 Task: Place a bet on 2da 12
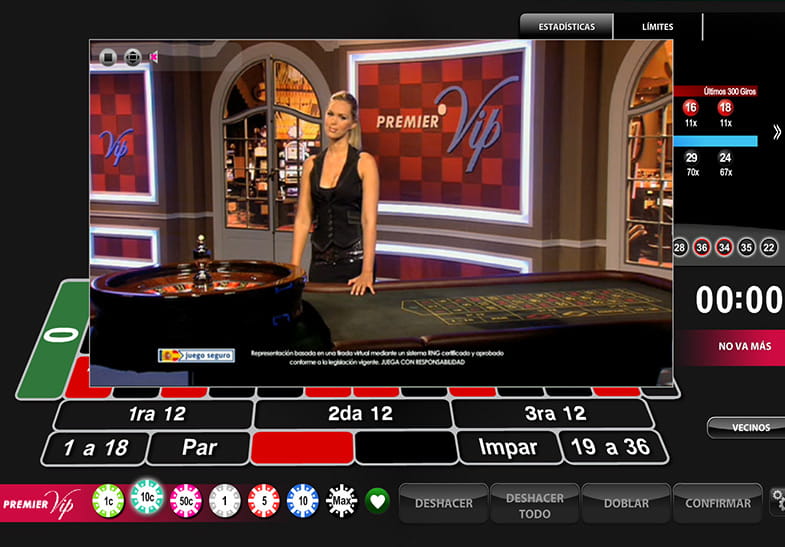tap(352, 414)
